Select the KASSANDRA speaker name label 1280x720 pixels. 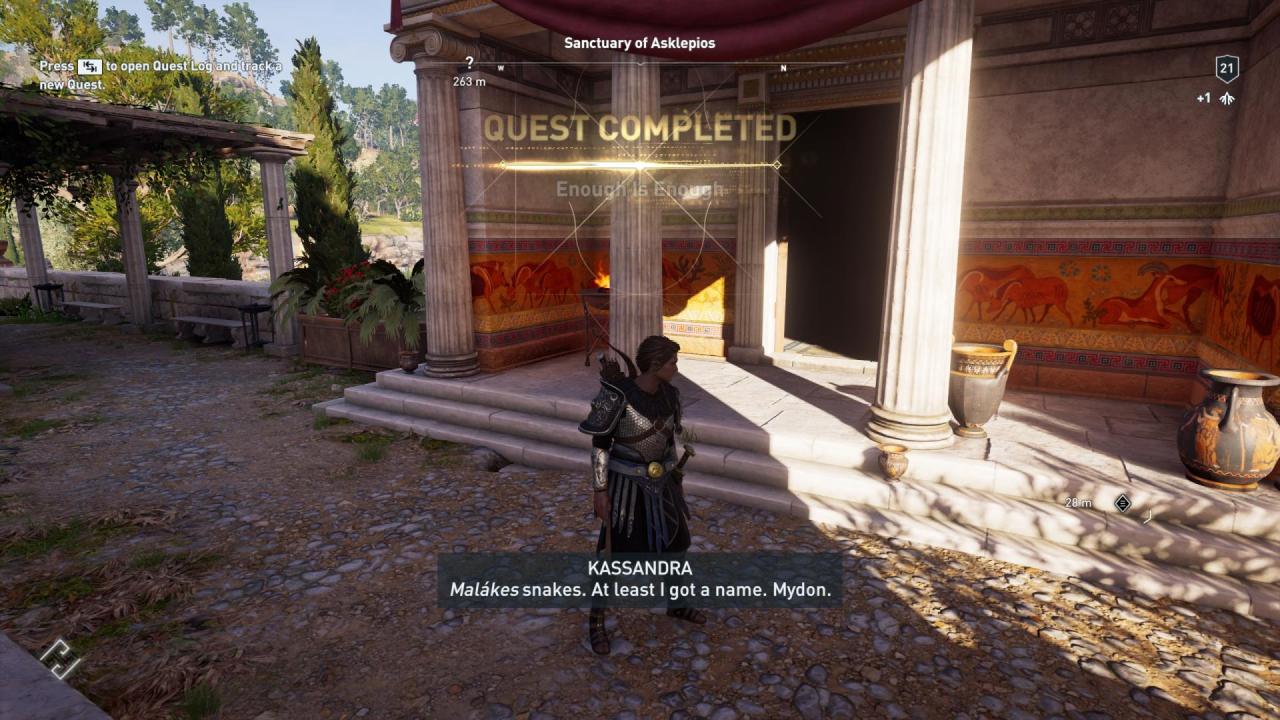639,567
